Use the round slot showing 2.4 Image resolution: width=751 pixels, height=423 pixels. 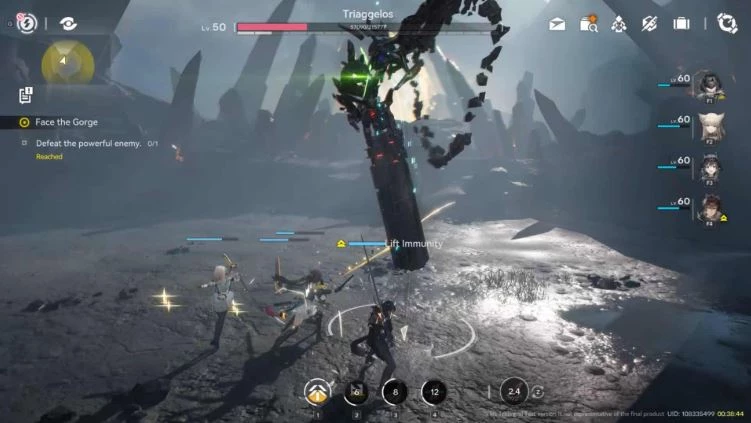[x=514, y=392]
